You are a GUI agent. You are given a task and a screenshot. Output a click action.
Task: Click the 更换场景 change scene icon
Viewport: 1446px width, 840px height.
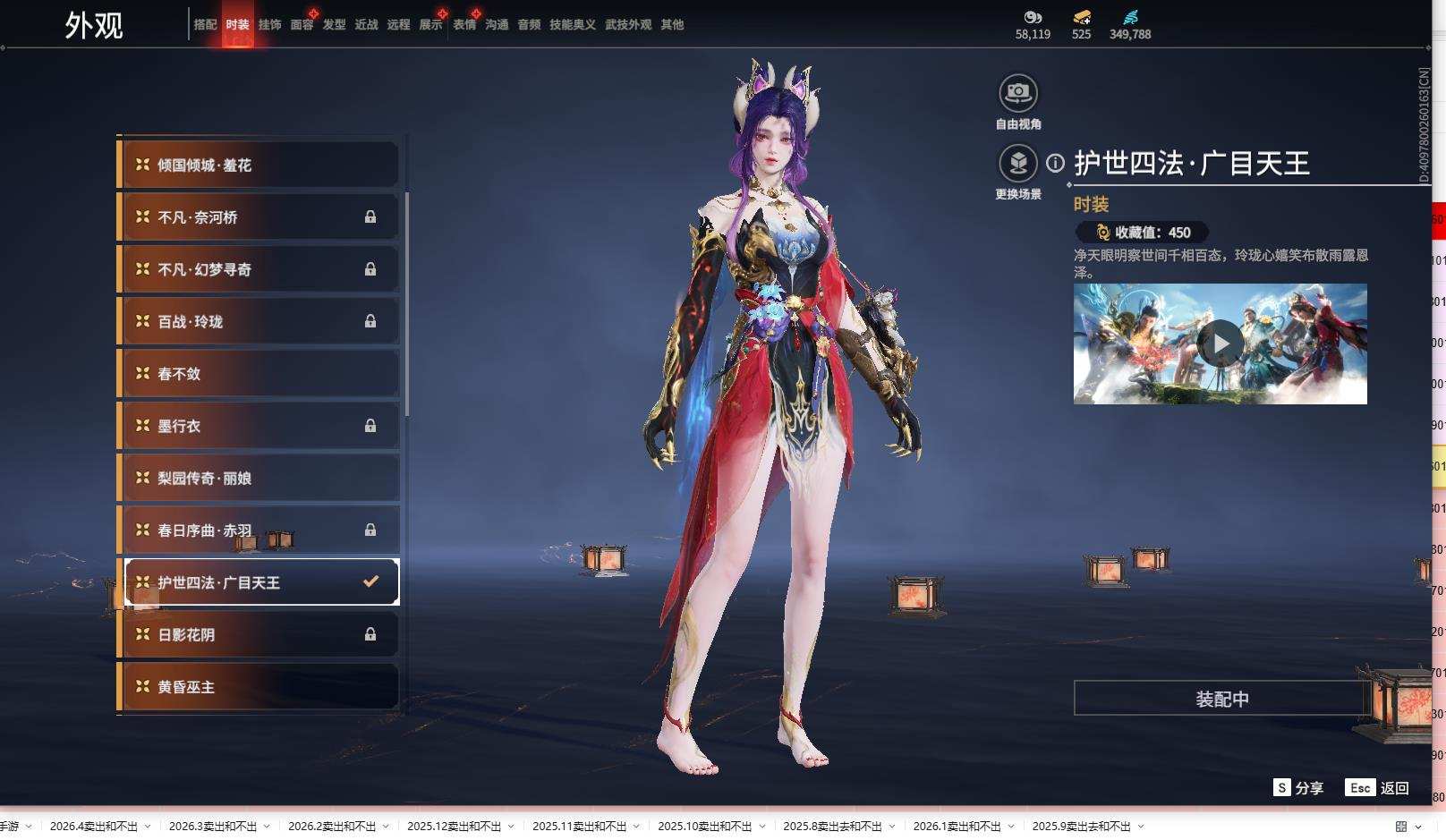[x=1017, y=163]
